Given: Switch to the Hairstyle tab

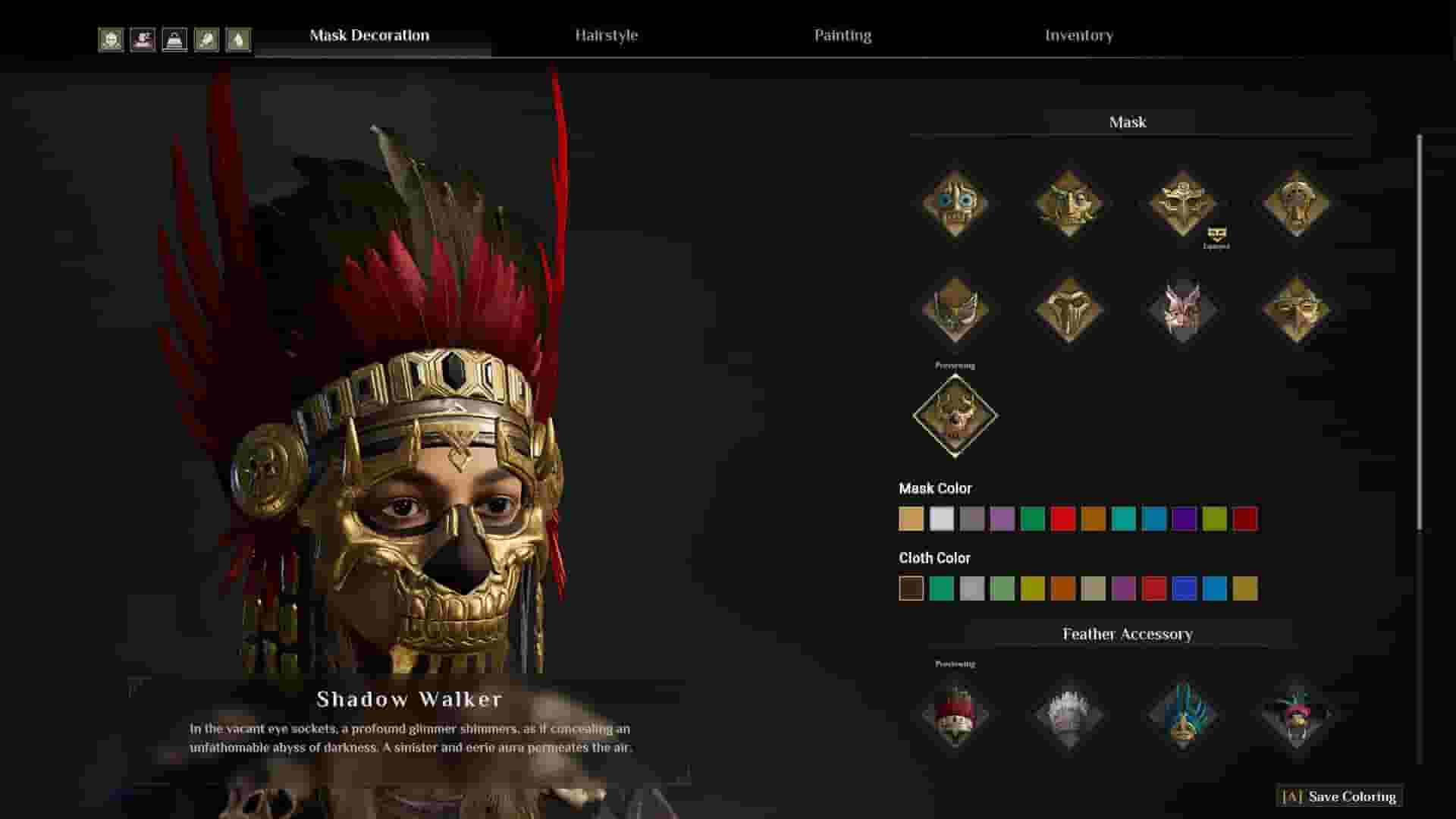Looking at the screenshot, I should coord(607,35).
